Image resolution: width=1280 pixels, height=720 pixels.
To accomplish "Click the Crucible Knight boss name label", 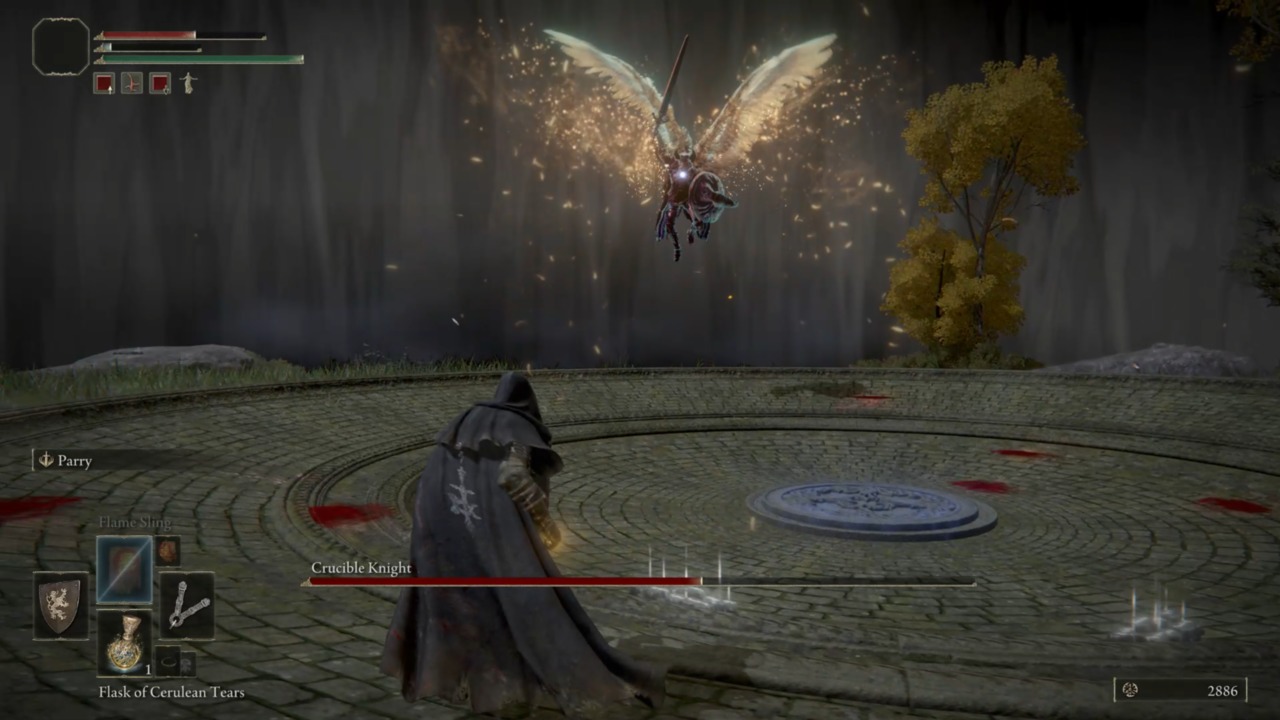I will pos(361,568).
